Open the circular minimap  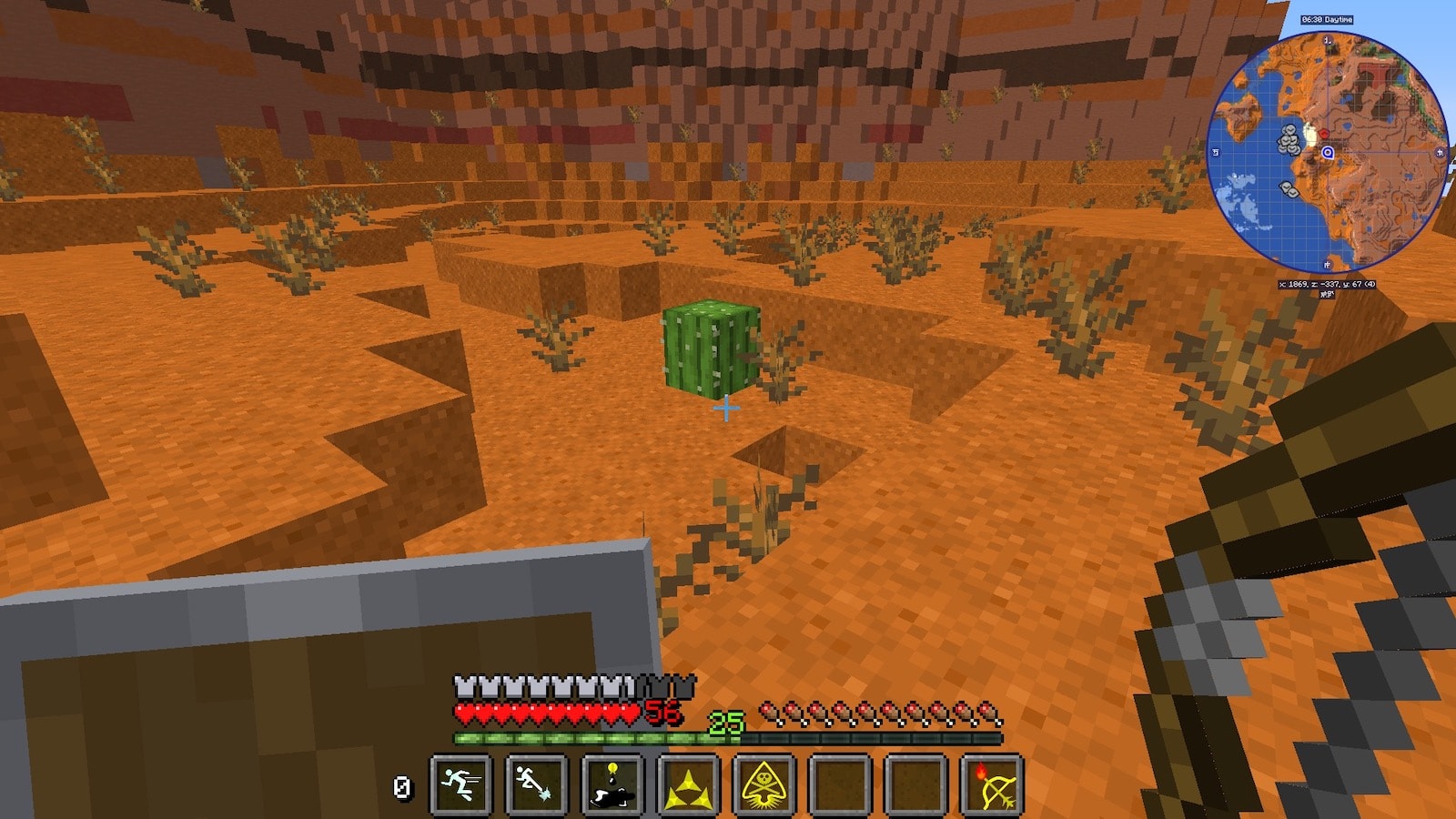1327,151
